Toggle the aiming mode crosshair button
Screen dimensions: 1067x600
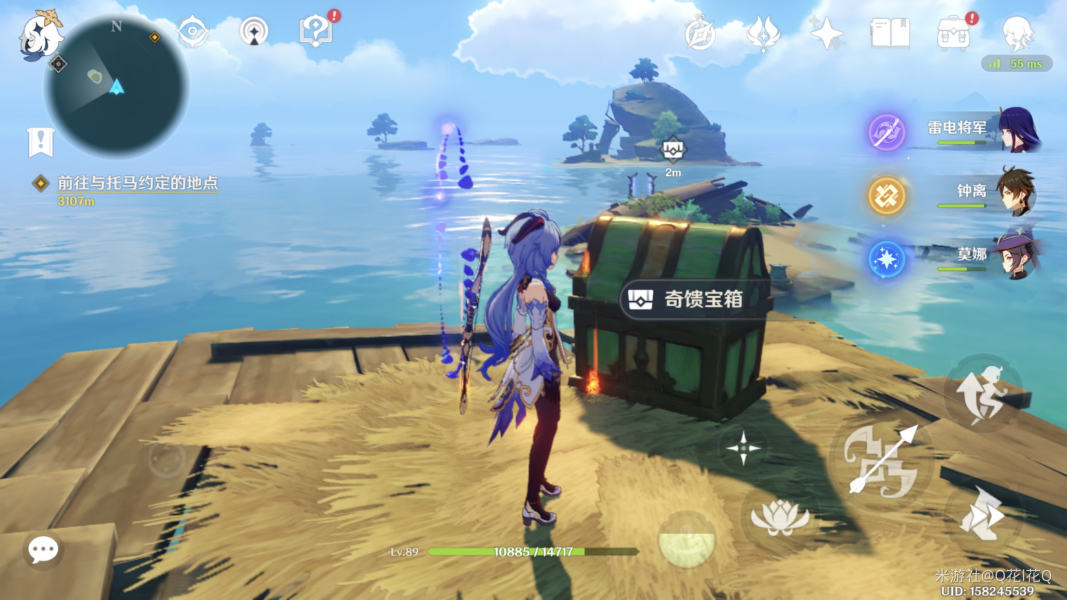[x=744, y=448]
